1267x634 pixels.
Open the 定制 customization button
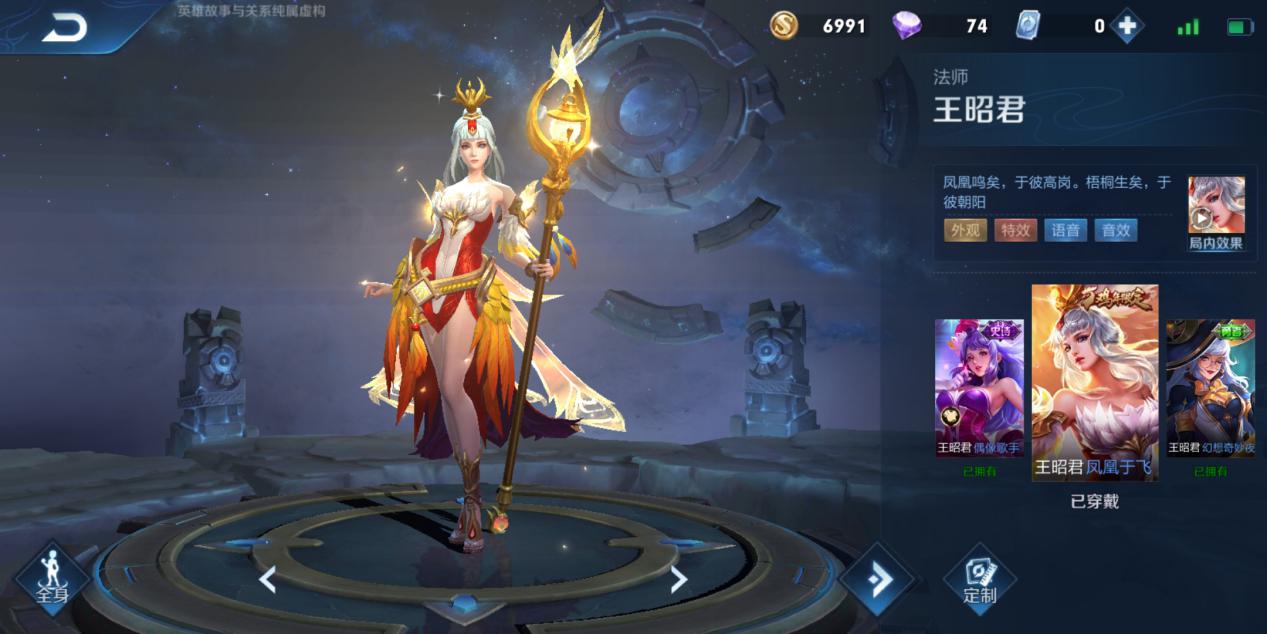[x=979, y=578]
